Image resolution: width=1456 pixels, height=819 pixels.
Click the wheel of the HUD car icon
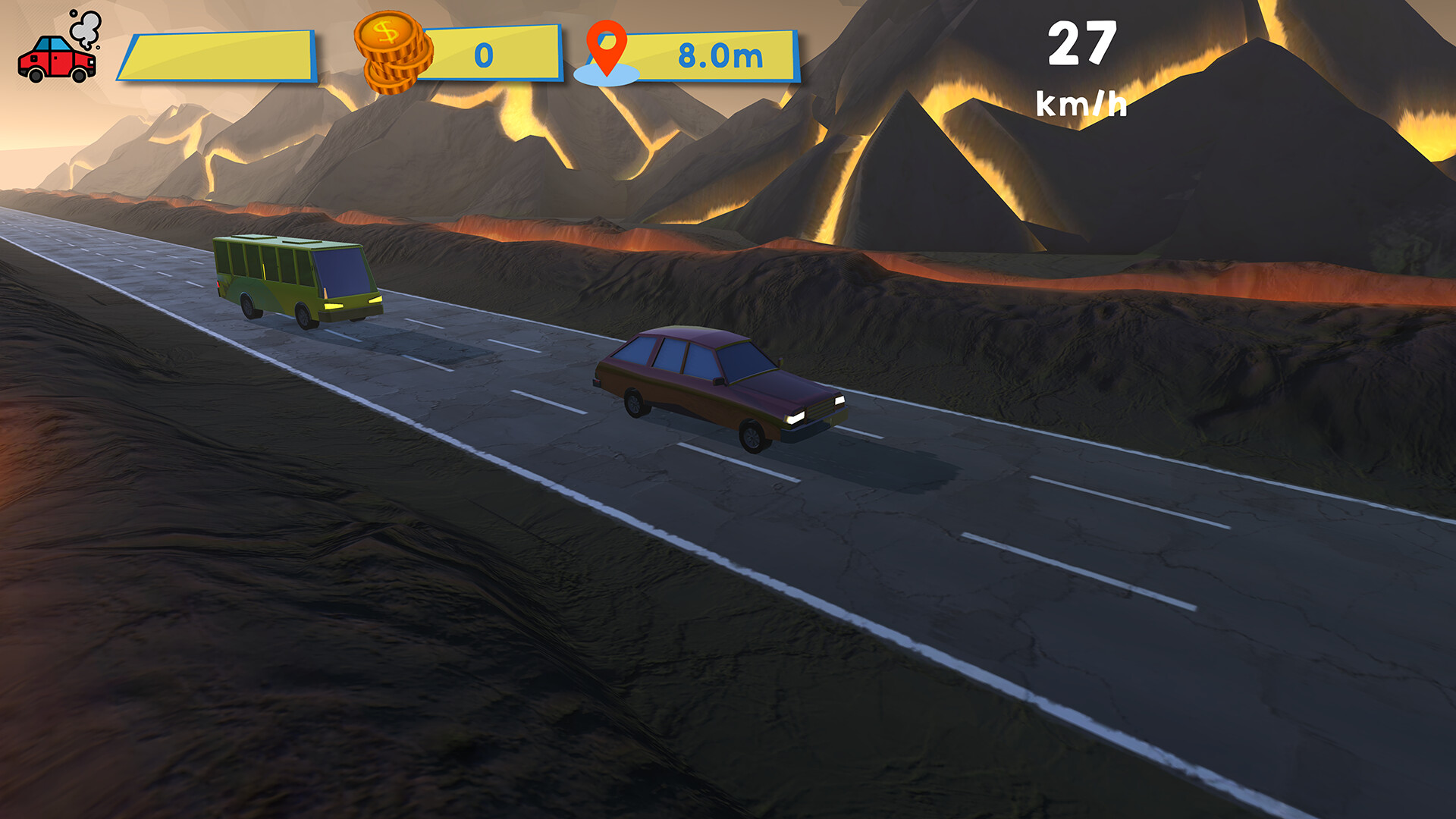click(78, 76)
